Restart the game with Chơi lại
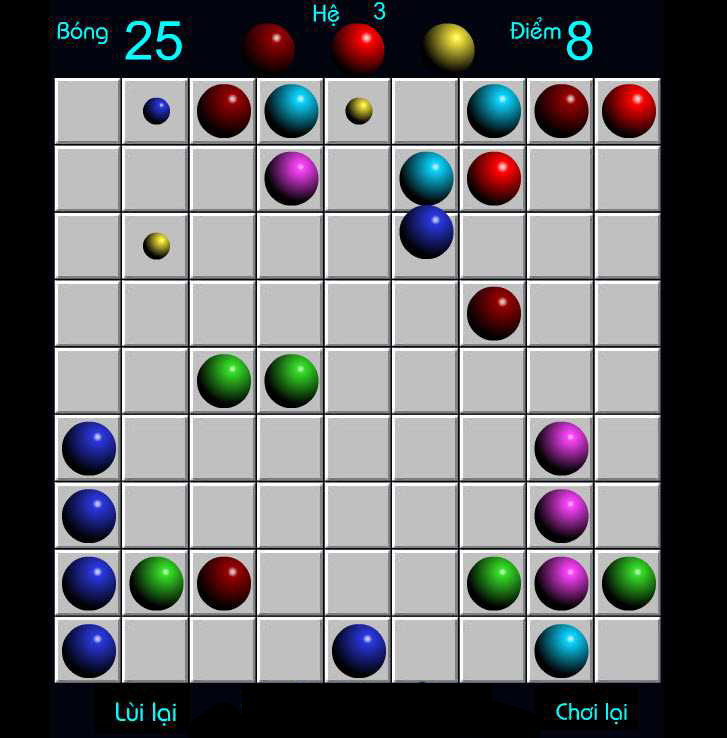This screenshot has width=727, height=738. tap(591, 712)
